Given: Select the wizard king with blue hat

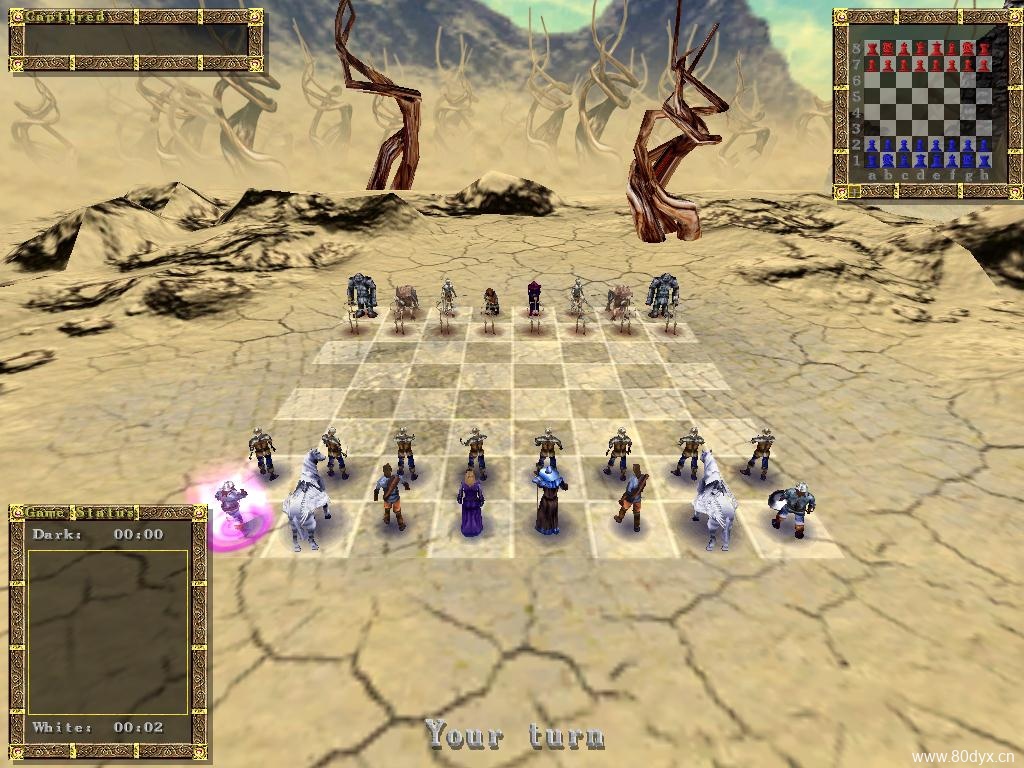Looking at the screenshot, I should click(x=549, y=501).
